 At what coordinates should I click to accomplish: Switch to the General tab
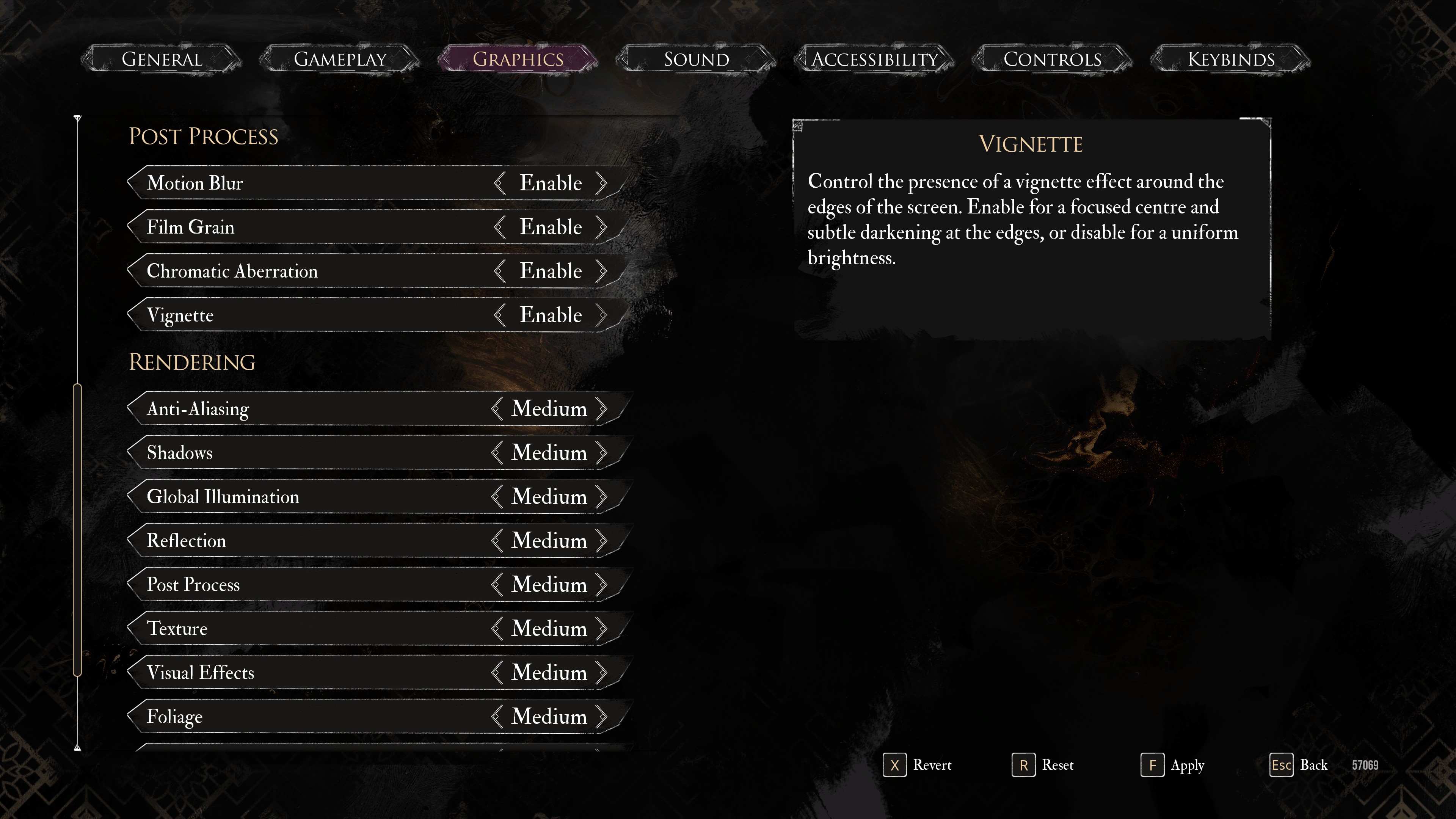[x=162, y=60]
